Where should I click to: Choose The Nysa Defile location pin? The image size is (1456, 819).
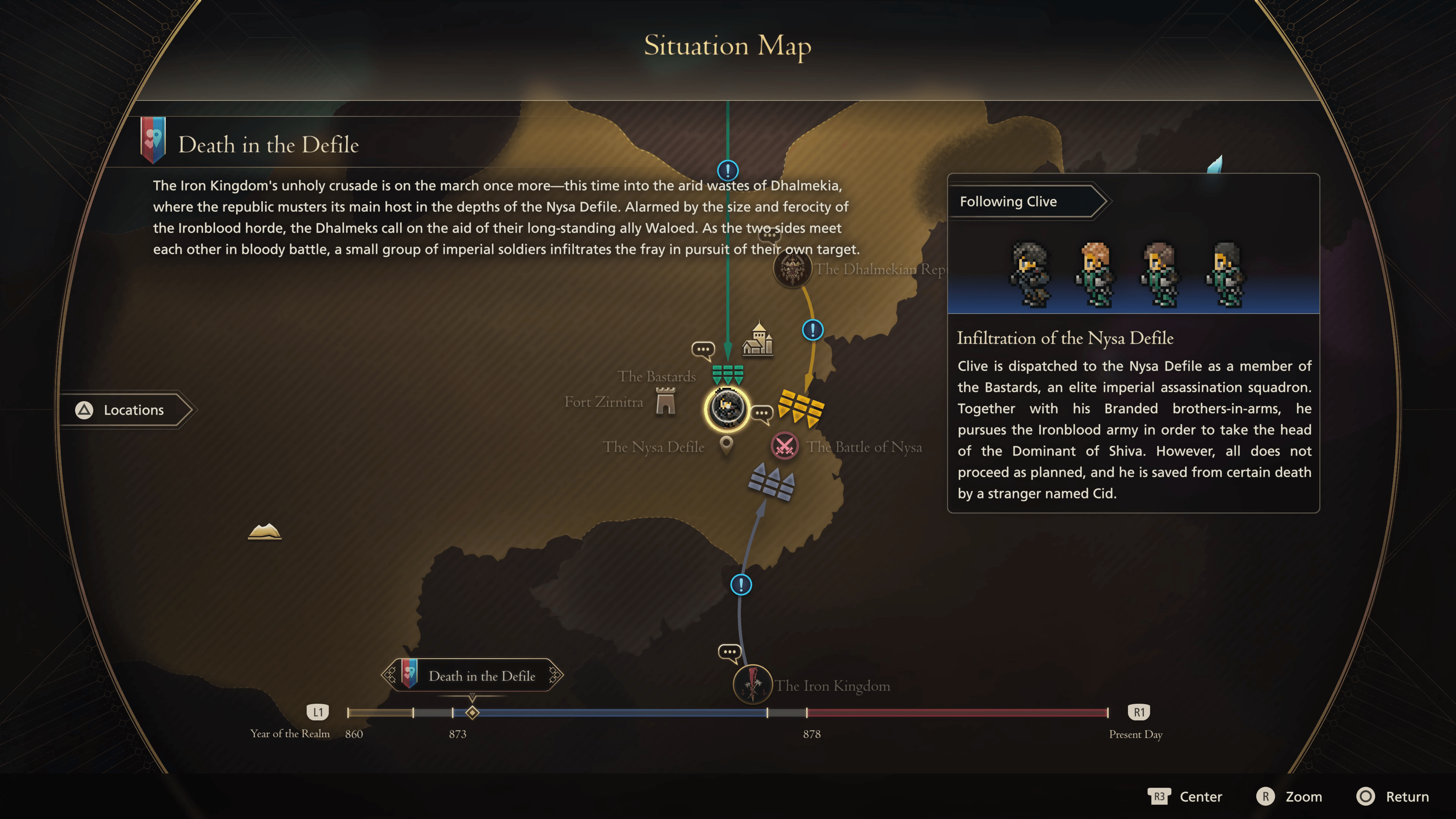point(726,446)
